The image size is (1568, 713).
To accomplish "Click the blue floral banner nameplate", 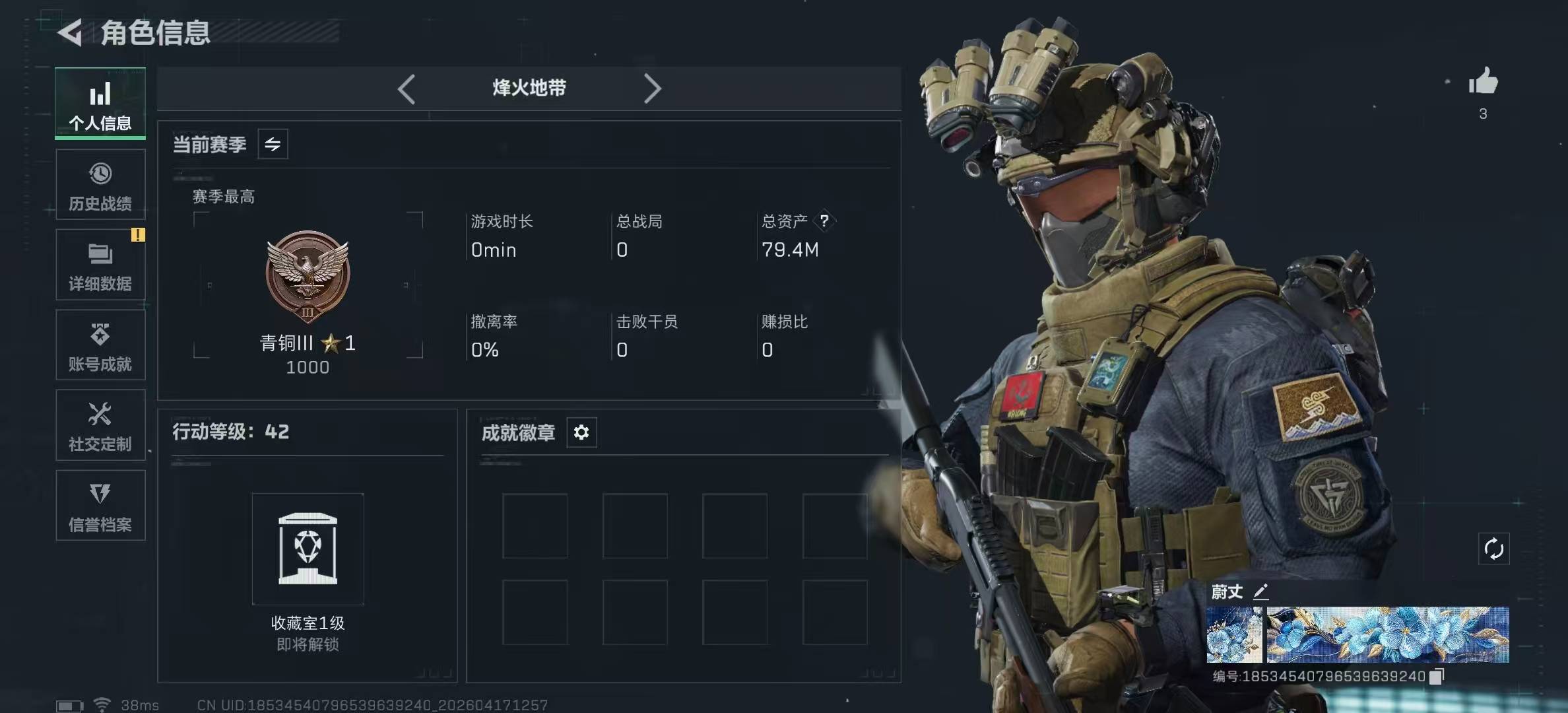I will coord(1387,634).
